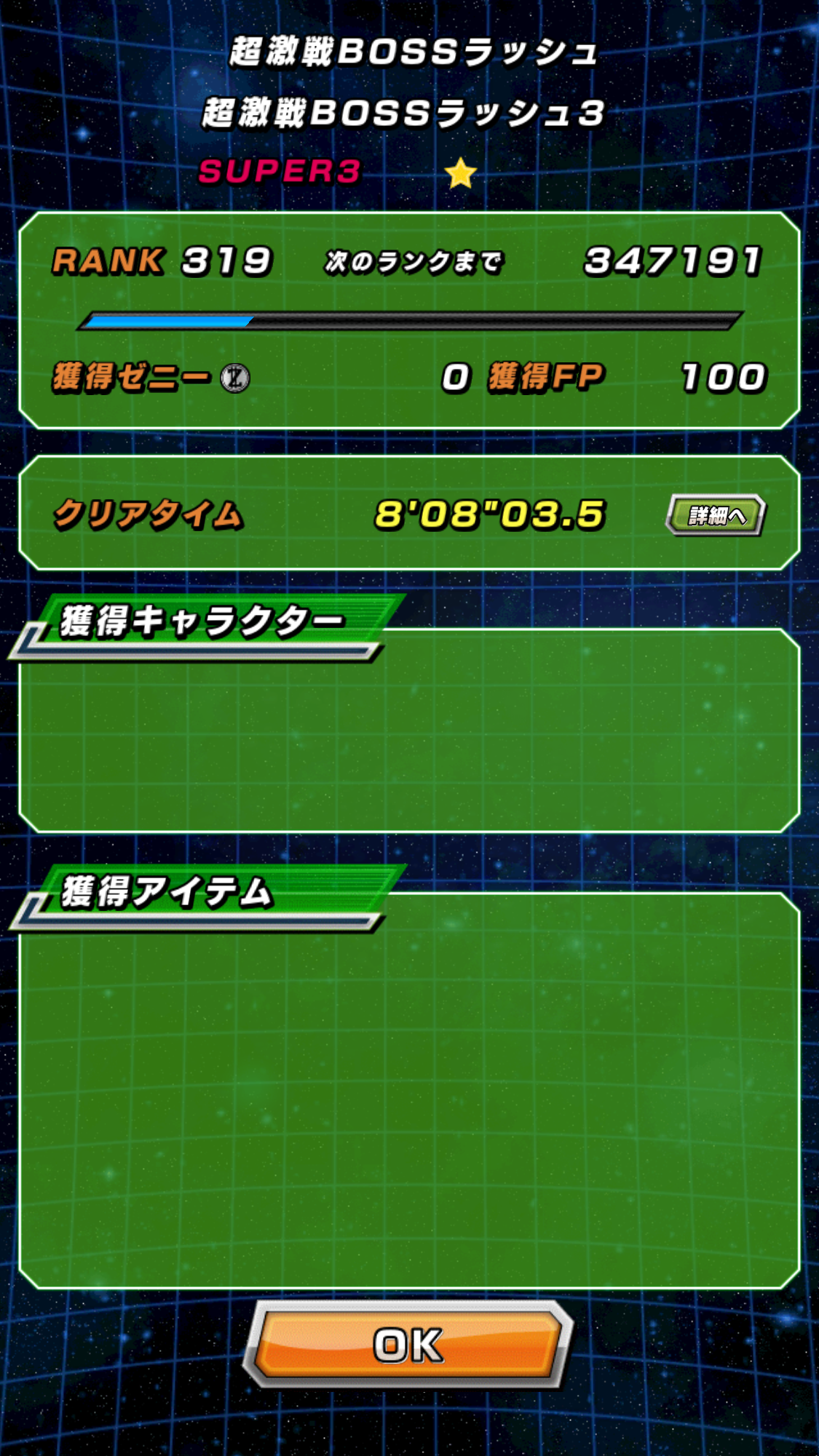Open clear time details (詳細へ)
The image size is (819, 1456).
coord(716,515)
